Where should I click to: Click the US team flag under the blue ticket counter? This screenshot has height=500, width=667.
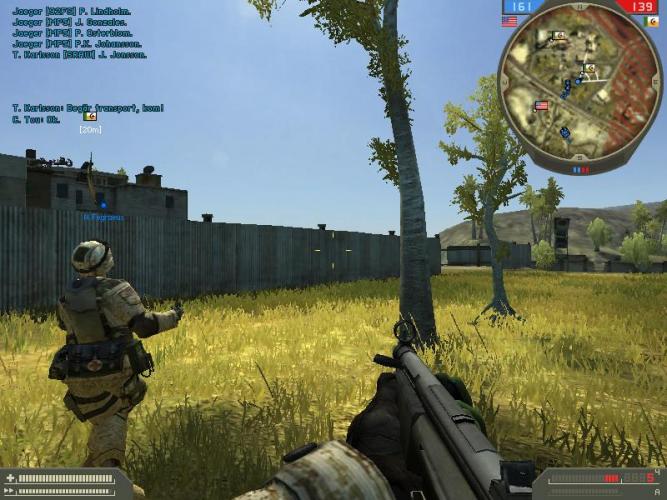click(x=510, y=20)
